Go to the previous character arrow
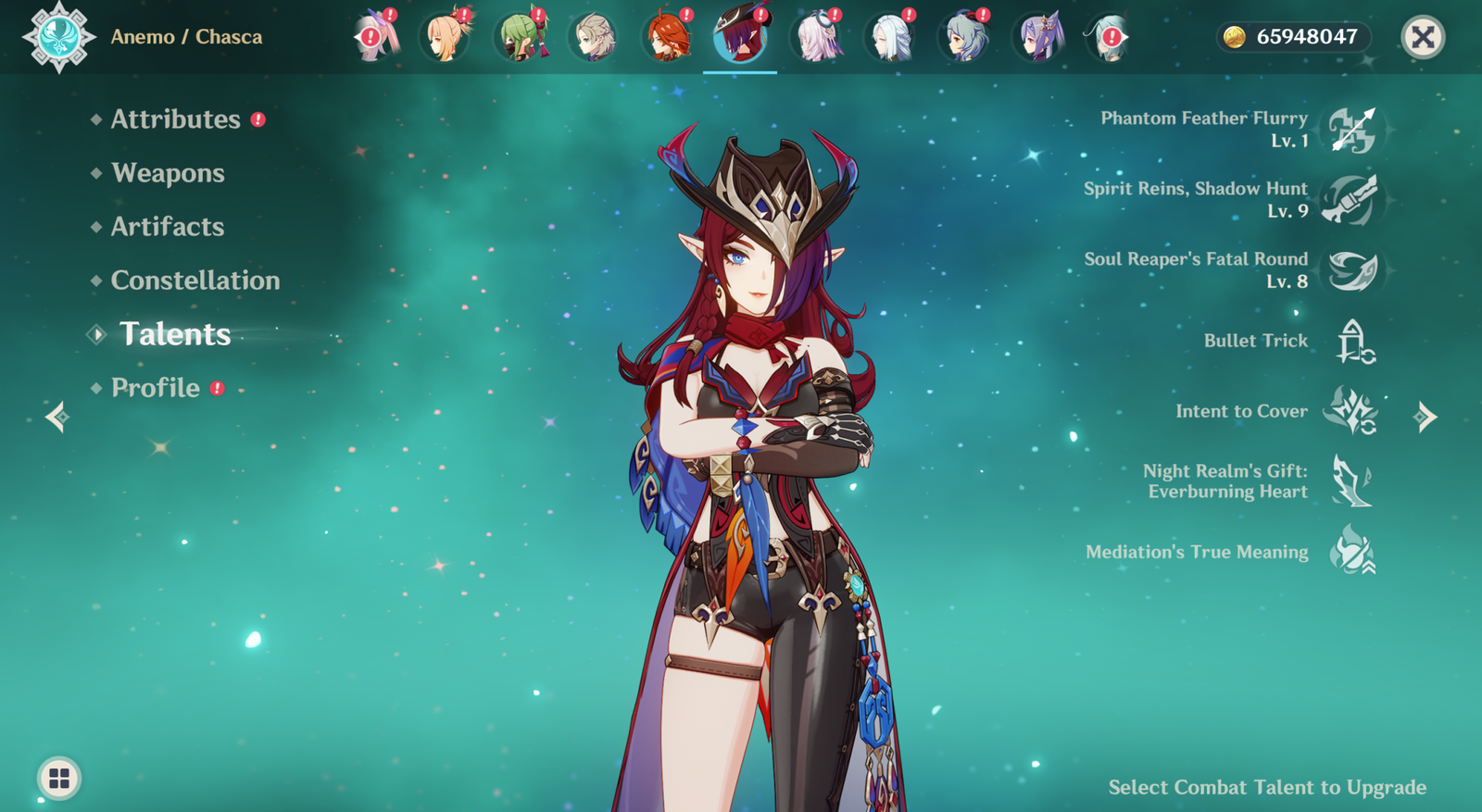Image resolution: width=1482 pixels, height=812 pixels. click(x=57, y=418)
